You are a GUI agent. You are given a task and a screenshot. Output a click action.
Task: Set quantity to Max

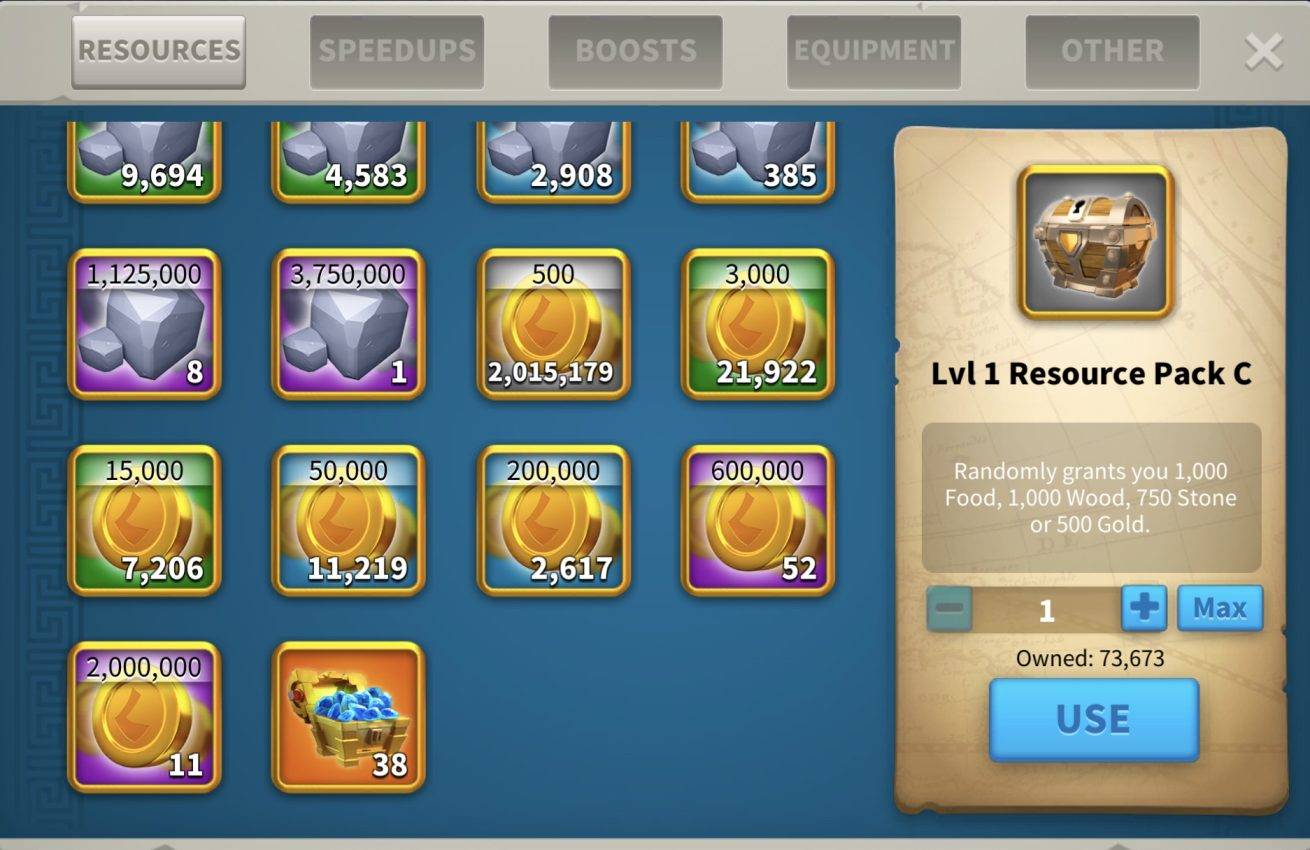1220,608
